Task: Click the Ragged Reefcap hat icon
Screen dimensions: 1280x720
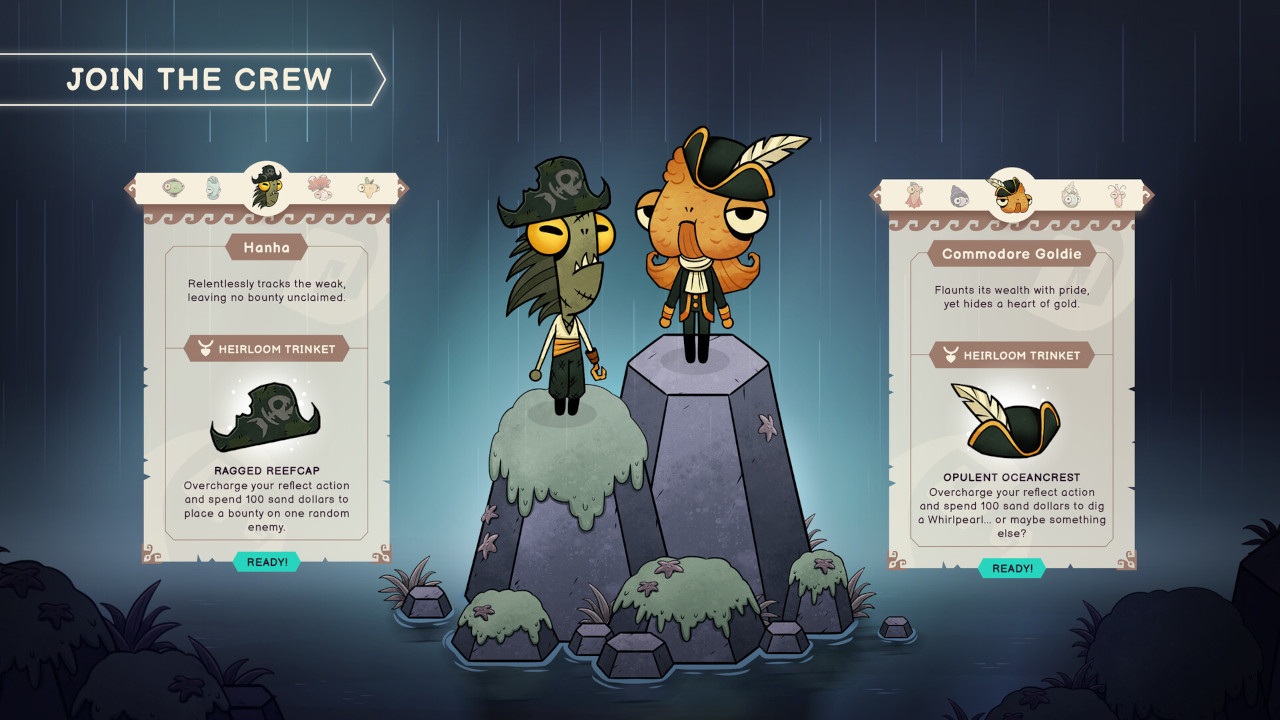Action: tap(265, 418)
